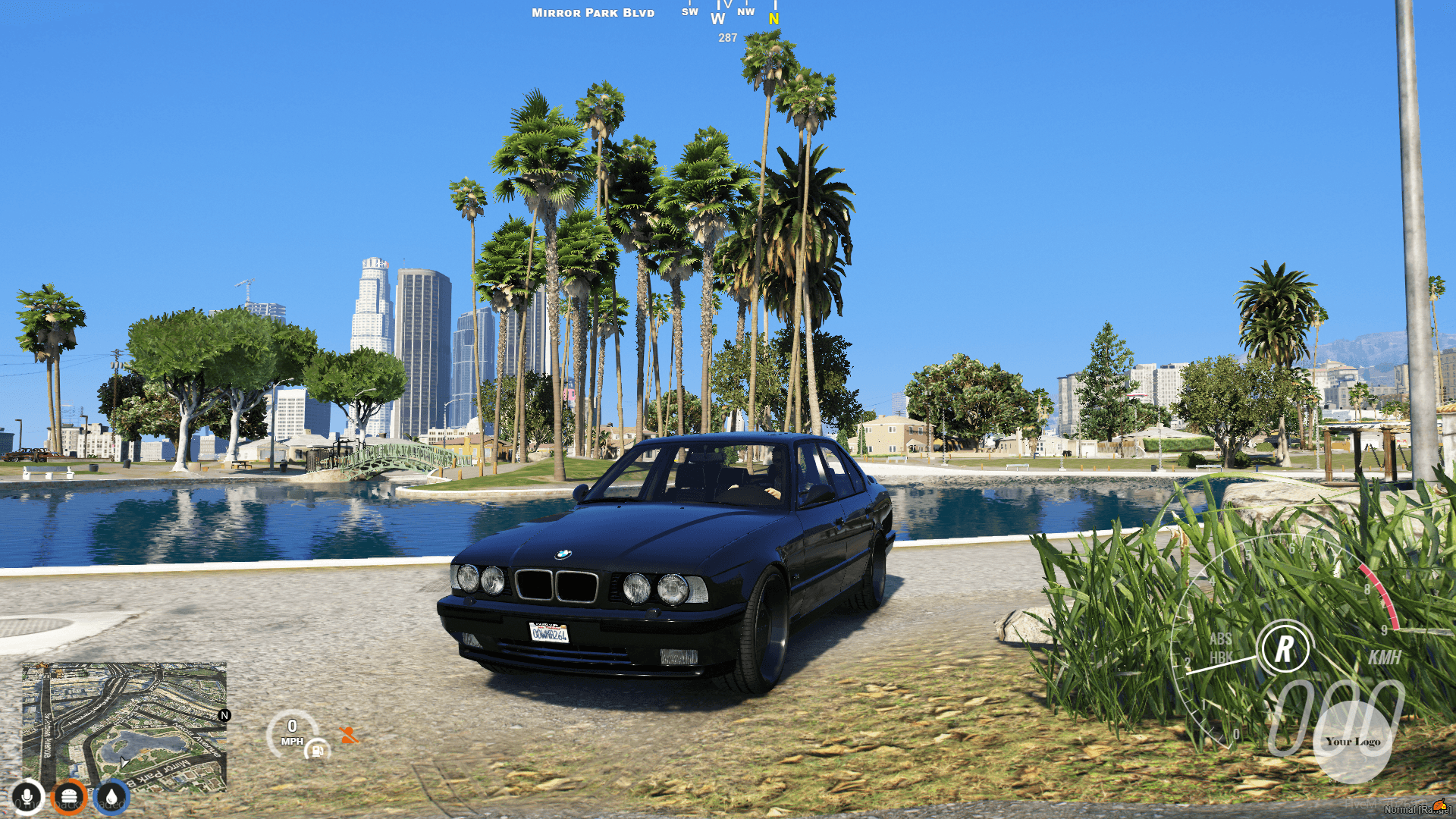Select the leaf icon near Normal Range text

pos(1439,804)
